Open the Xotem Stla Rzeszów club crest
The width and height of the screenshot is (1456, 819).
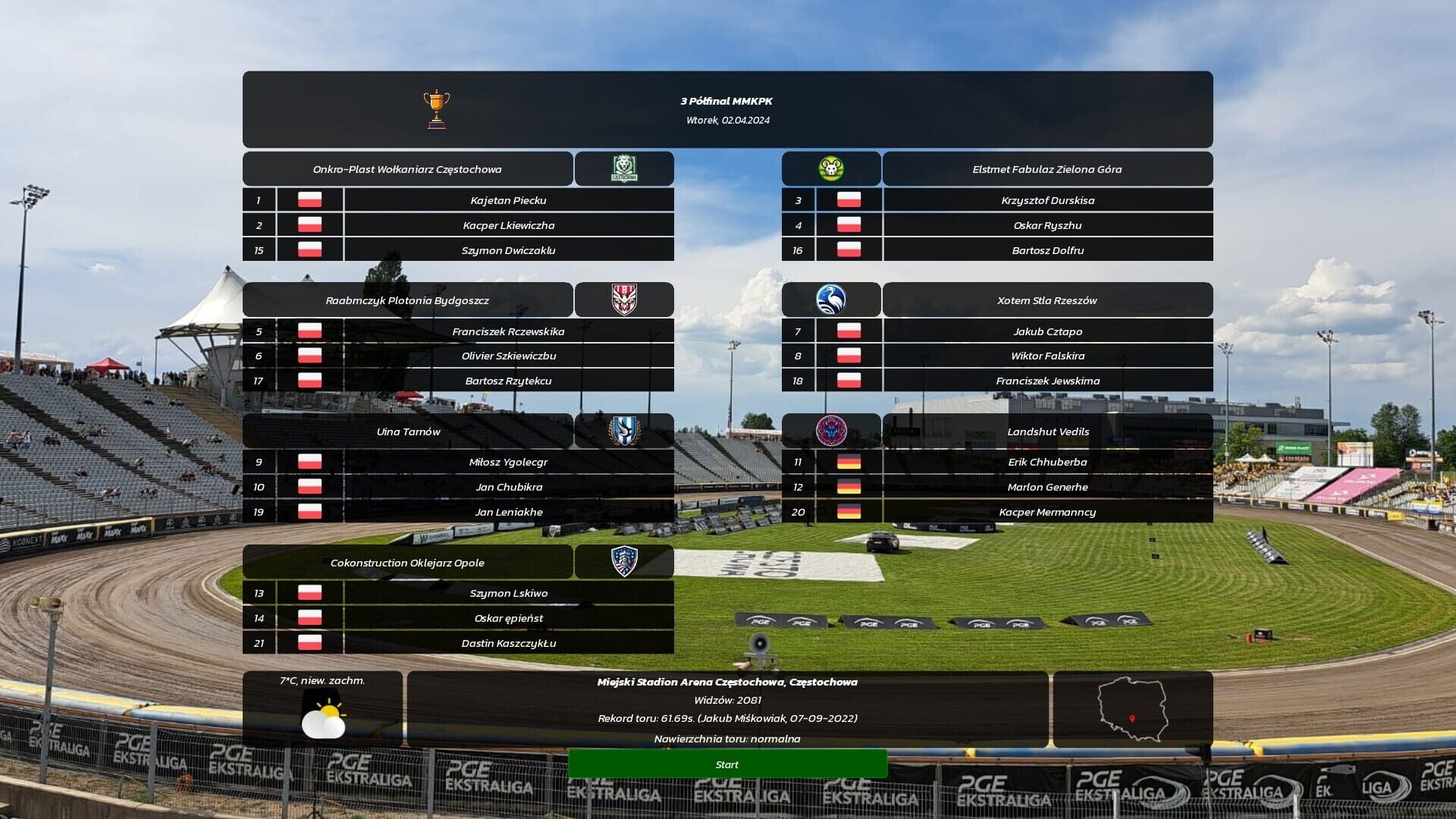coord(832,300)
